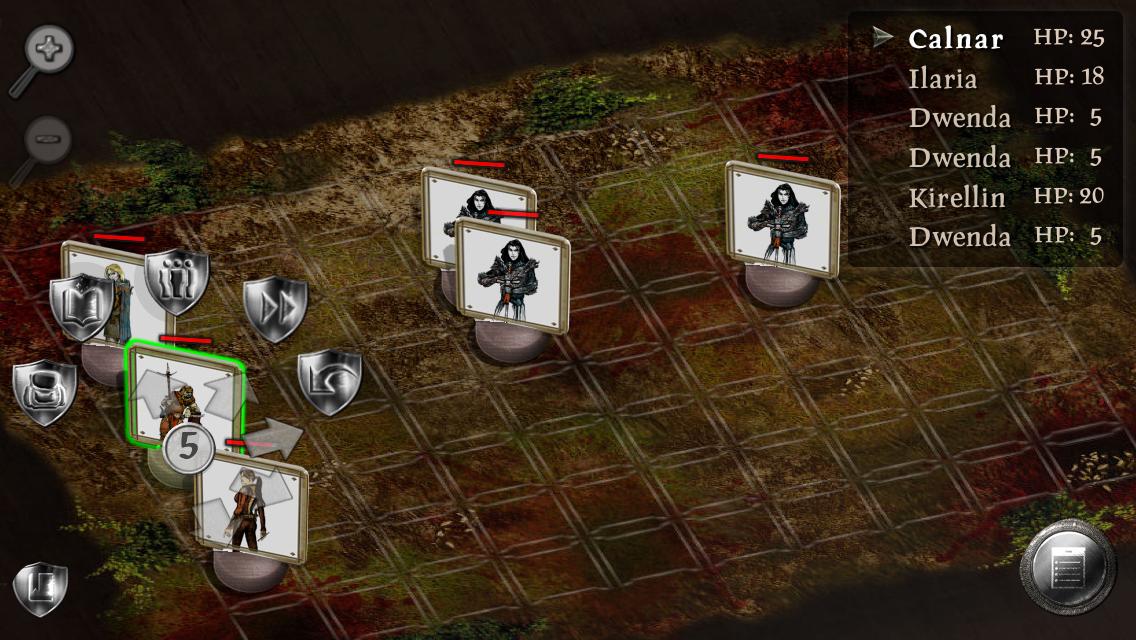
Task: Select Calnar in the turn order list
Action: click(956, 39)
